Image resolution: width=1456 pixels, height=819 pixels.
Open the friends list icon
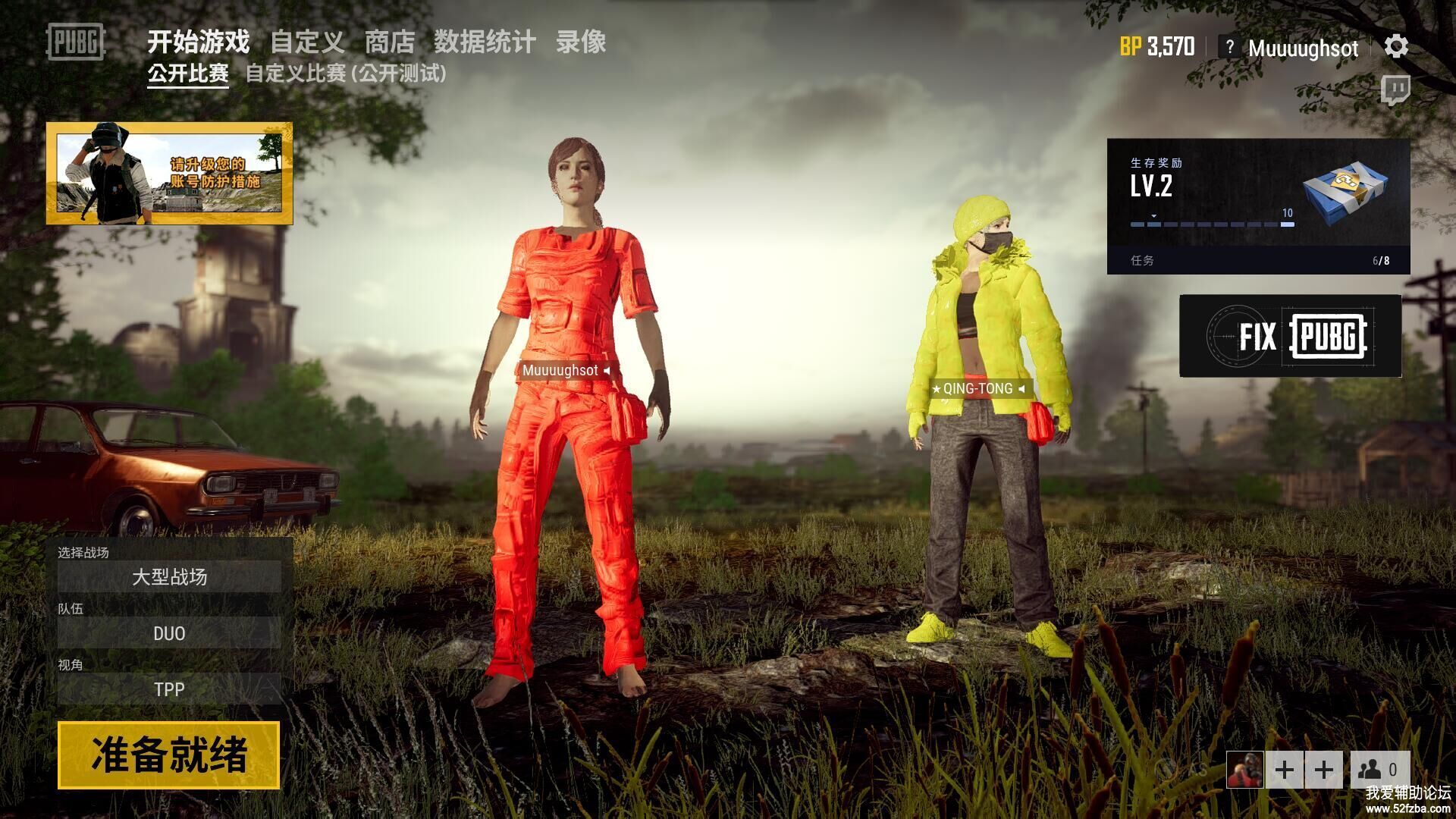click(1379, 770)
